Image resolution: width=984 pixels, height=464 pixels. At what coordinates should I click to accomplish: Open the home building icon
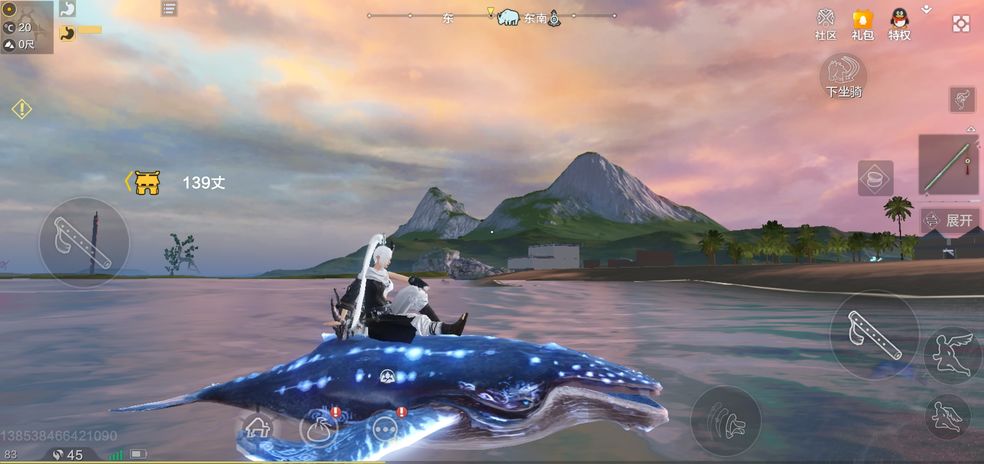click(x=258, y=427)
